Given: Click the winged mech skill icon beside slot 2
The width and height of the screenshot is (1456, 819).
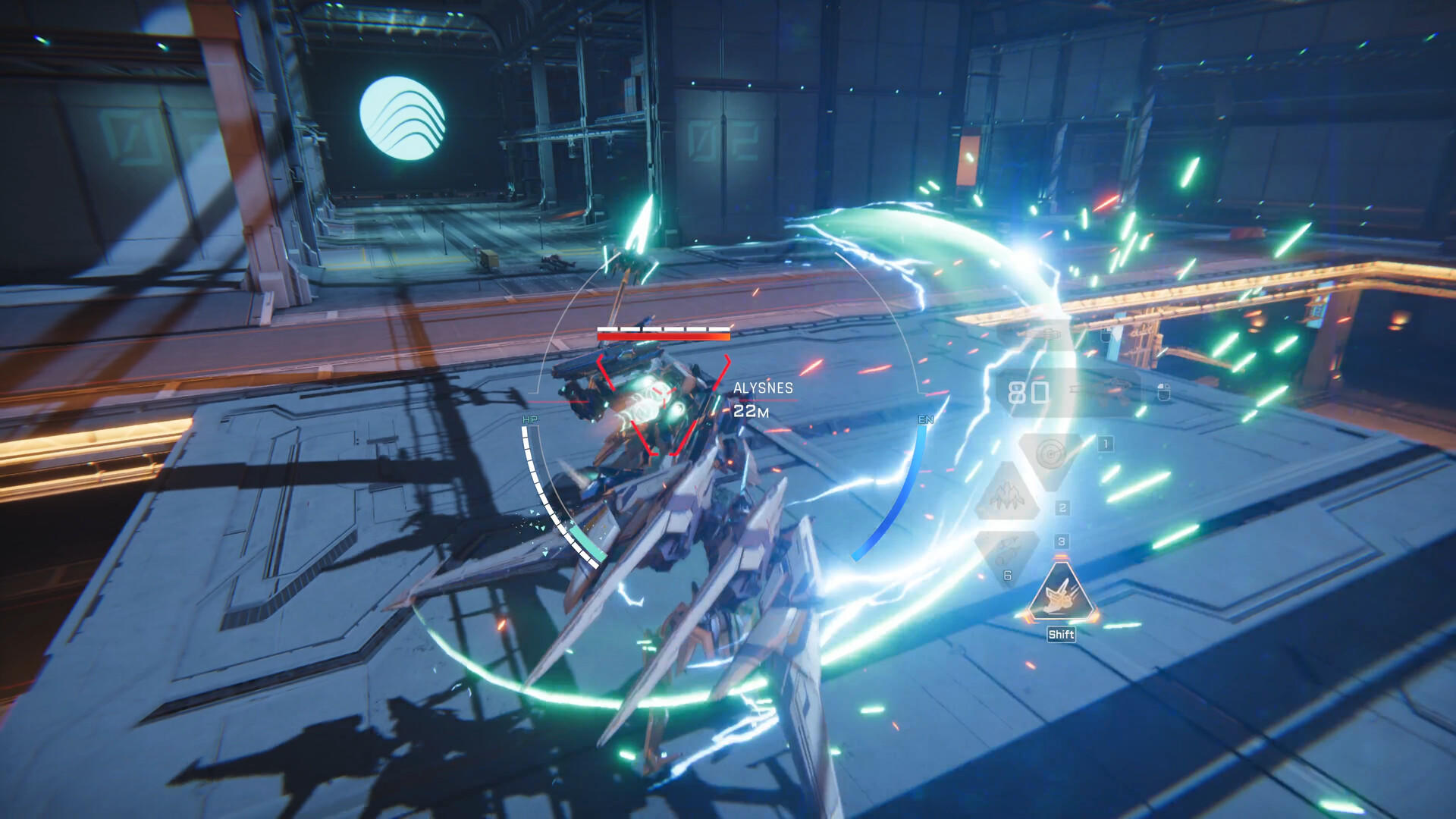Looking at the screenshot, I should click(1006, 495).
